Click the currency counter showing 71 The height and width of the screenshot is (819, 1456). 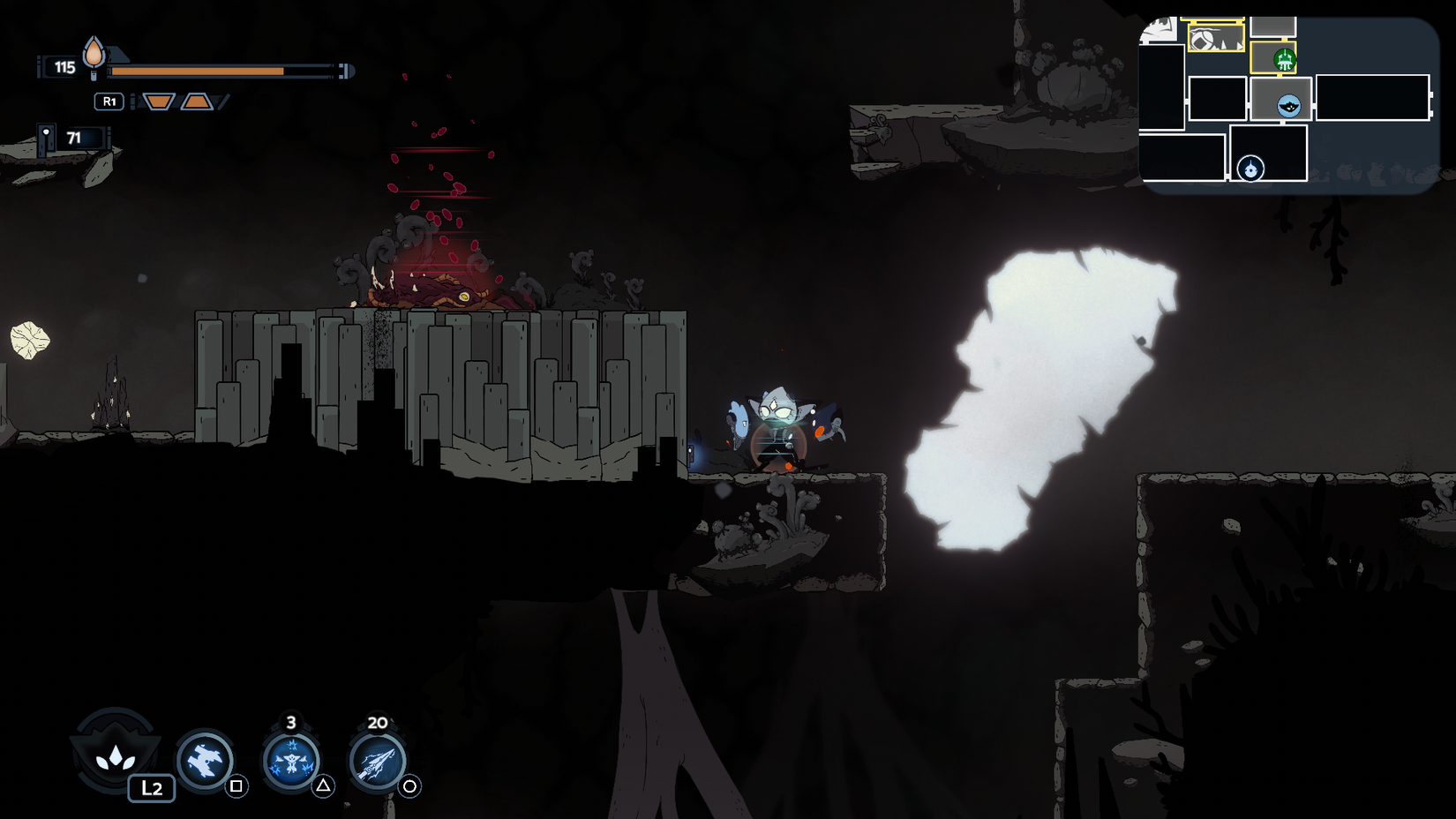click(x=76, y=138)
